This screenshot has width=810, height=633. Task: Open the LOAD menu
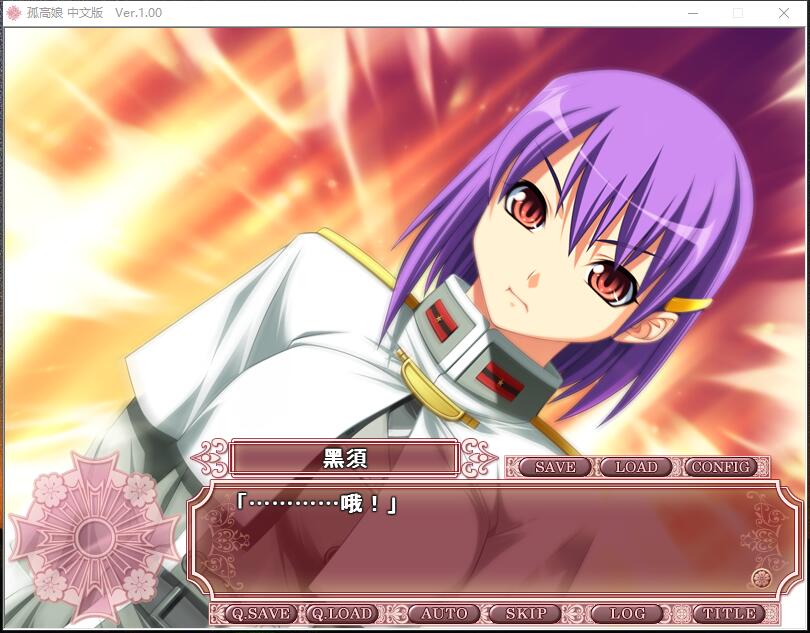[636, 467]
